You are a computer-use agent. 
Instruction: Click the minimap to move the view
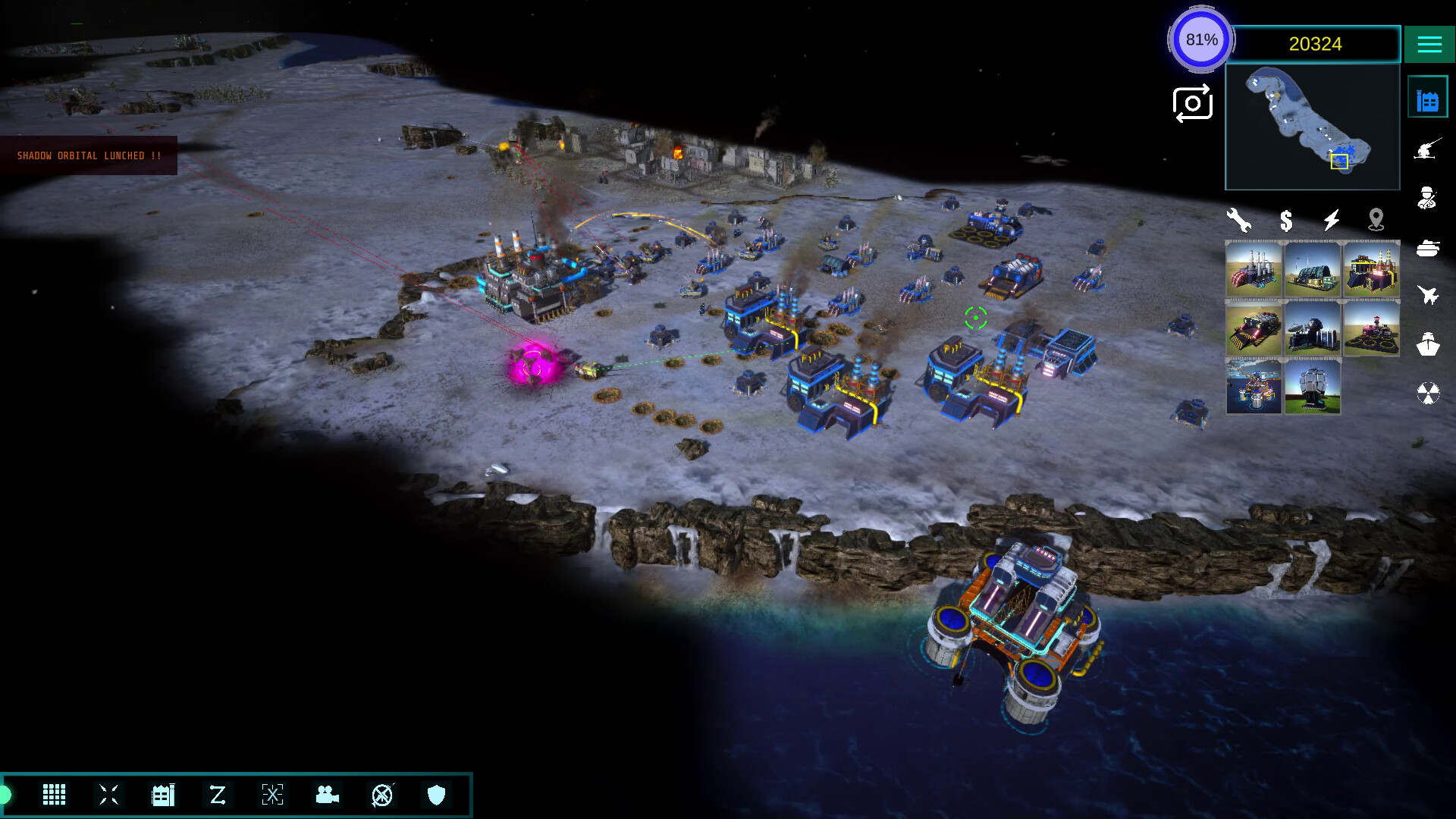[x=1312, y=127]
